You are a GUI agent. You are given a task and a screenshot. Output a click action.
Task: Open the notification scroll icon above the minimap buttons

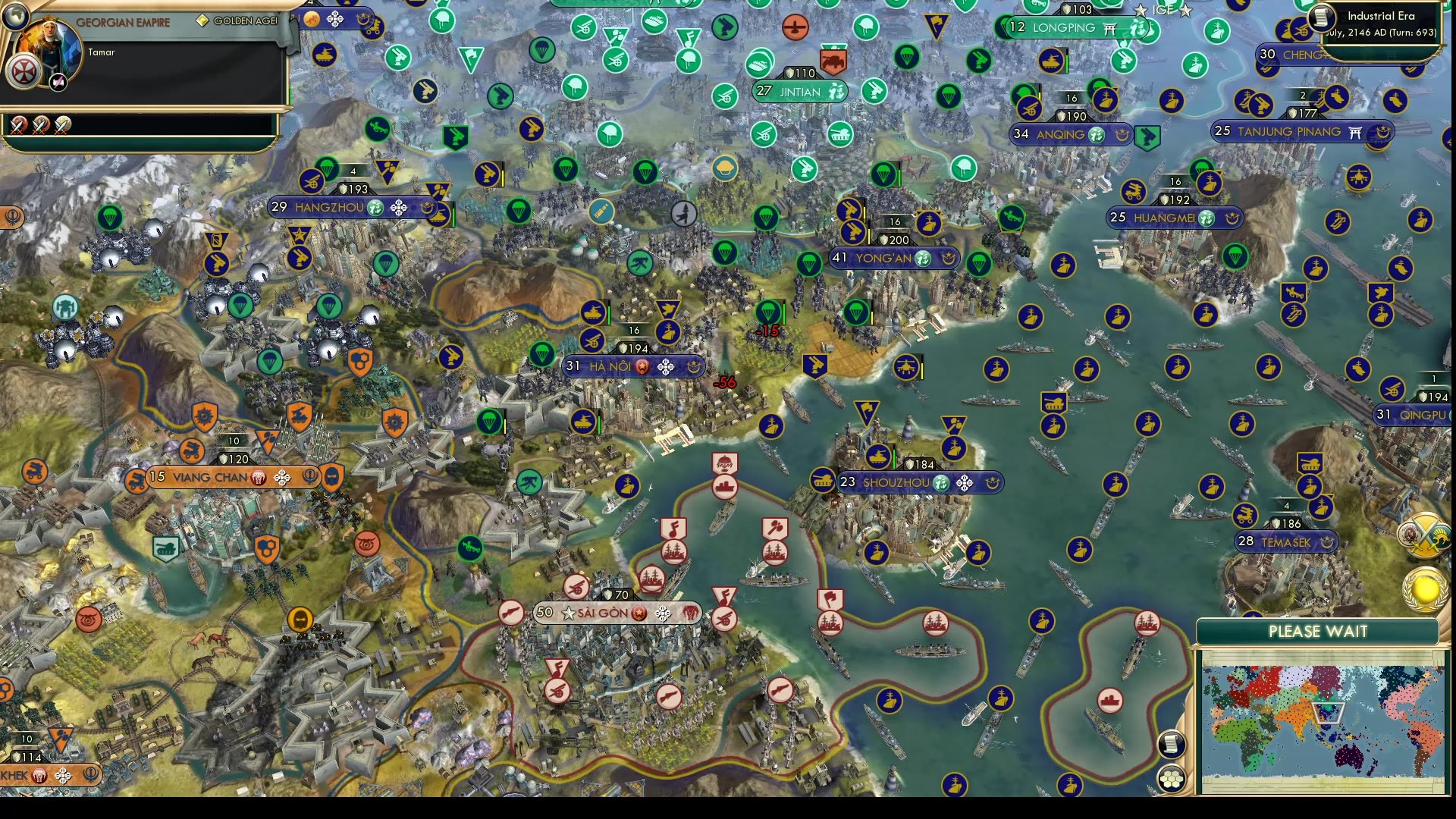click(x=1170, y=744)
